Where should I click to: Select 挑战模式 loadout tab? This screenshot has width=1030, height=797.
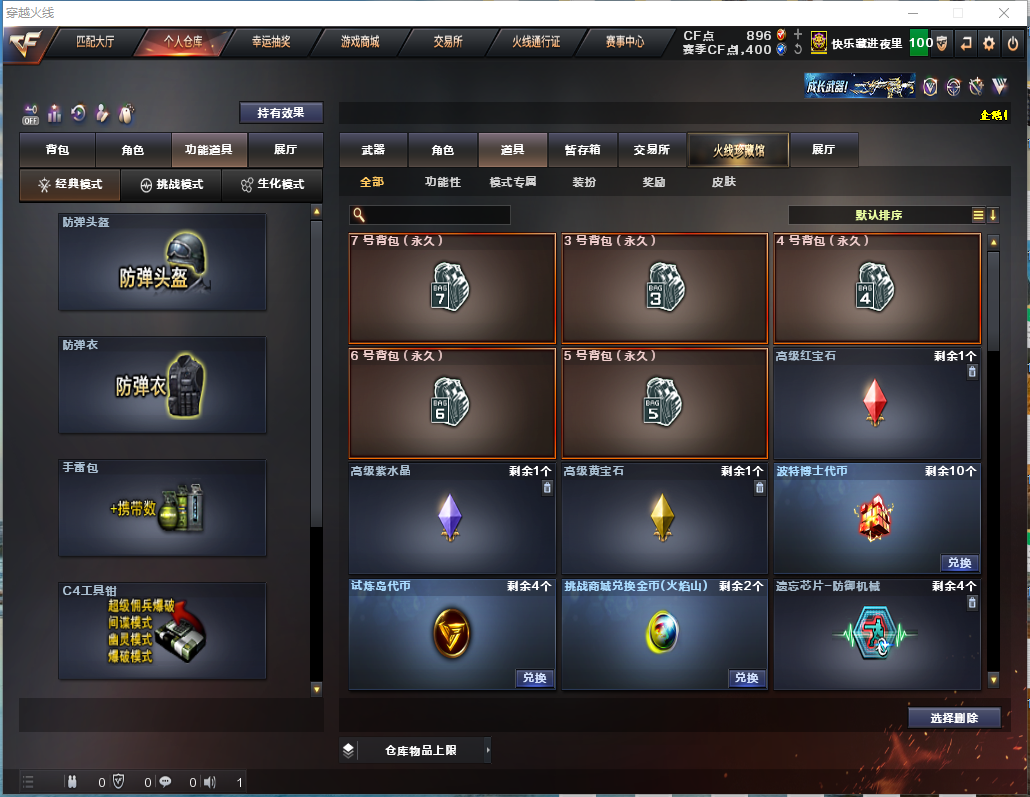tap(171, 185)
